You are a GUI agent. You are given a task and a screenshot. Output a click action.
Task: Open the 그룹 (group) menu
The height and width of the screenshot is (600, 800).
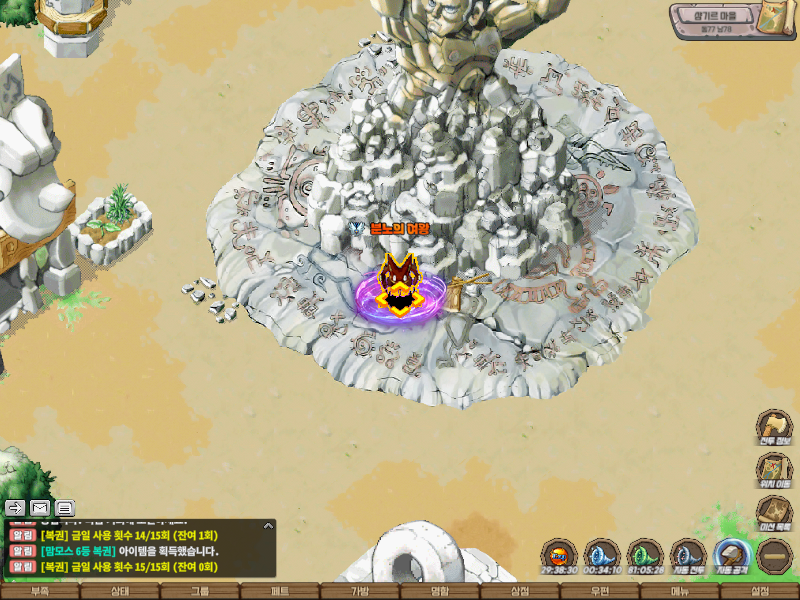click(200, 592)
